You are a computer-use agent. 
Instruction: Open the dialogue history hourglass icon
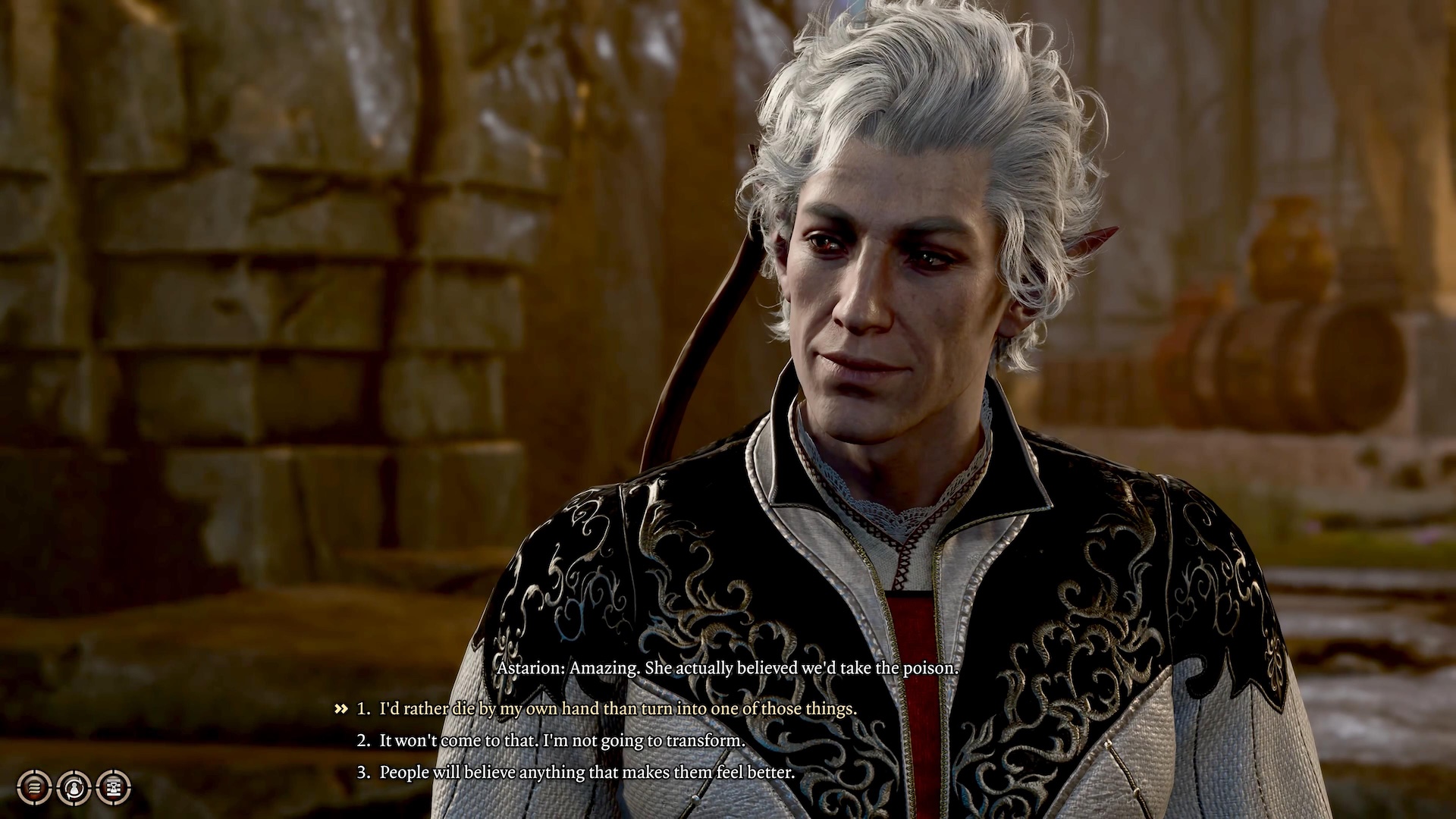coord(114,787)
